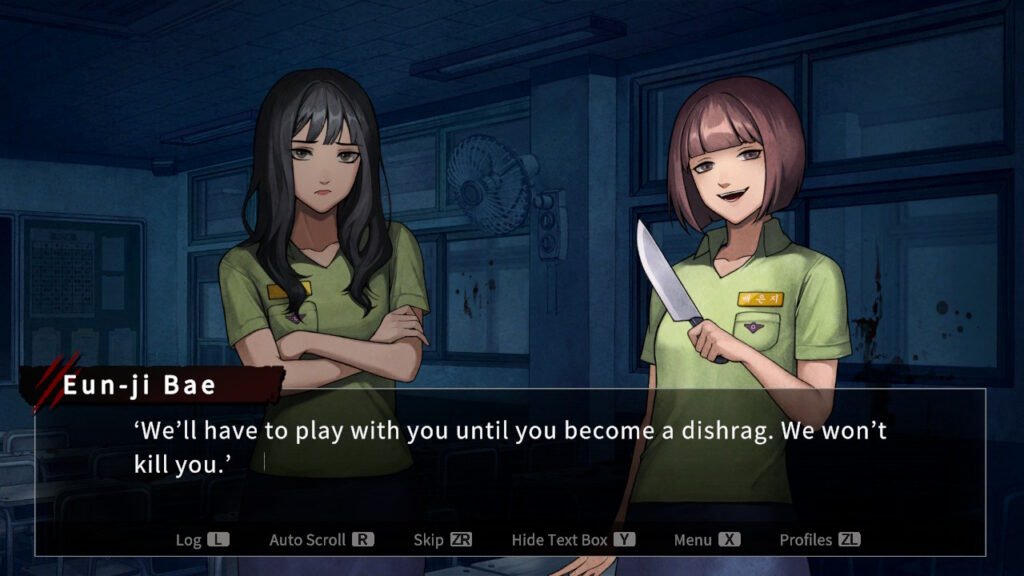Open the dialogue Log

(x=202, y=540)
